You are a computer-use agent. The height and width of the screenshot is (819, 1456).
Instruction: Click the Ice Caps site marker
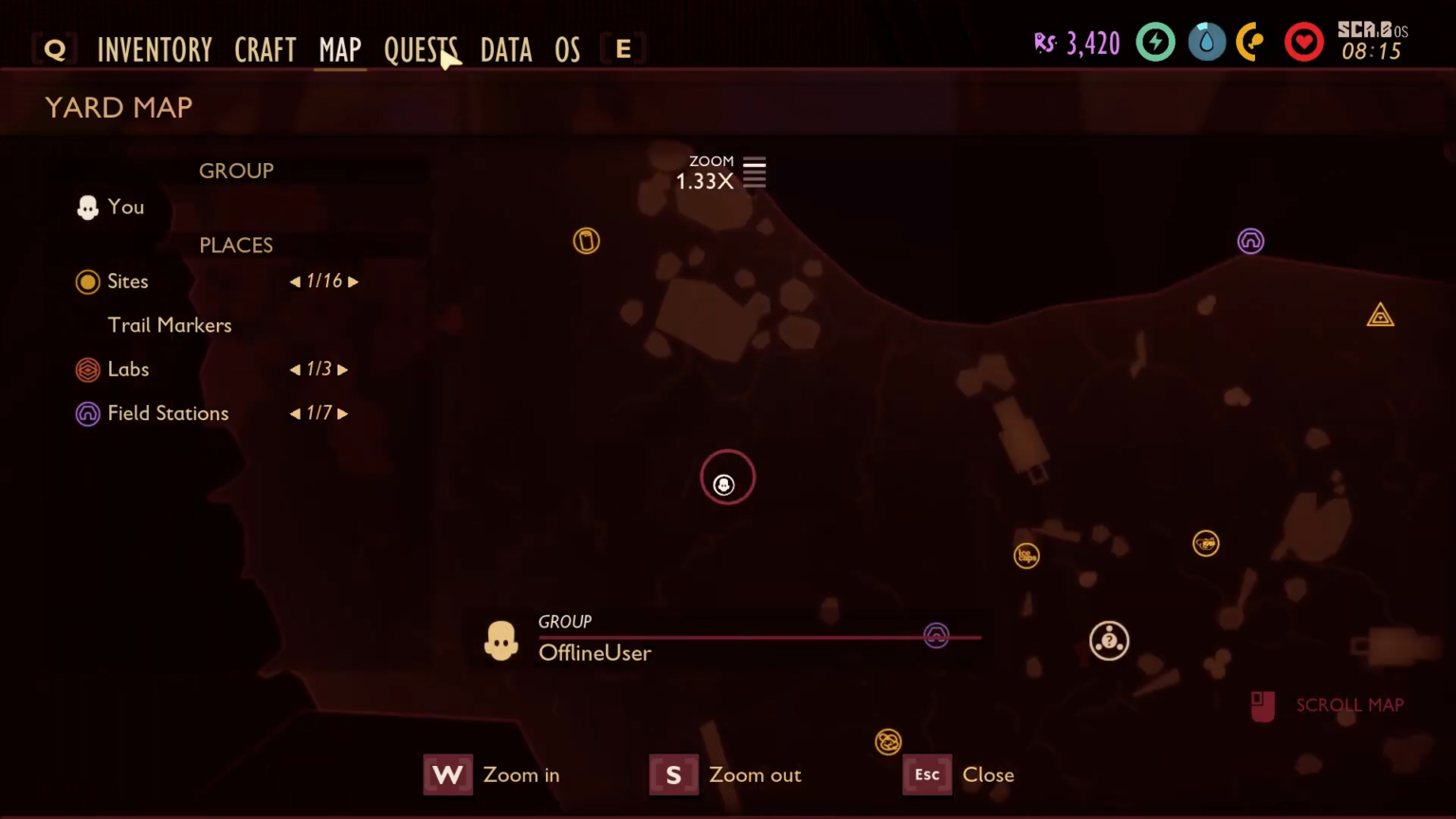1027,555
